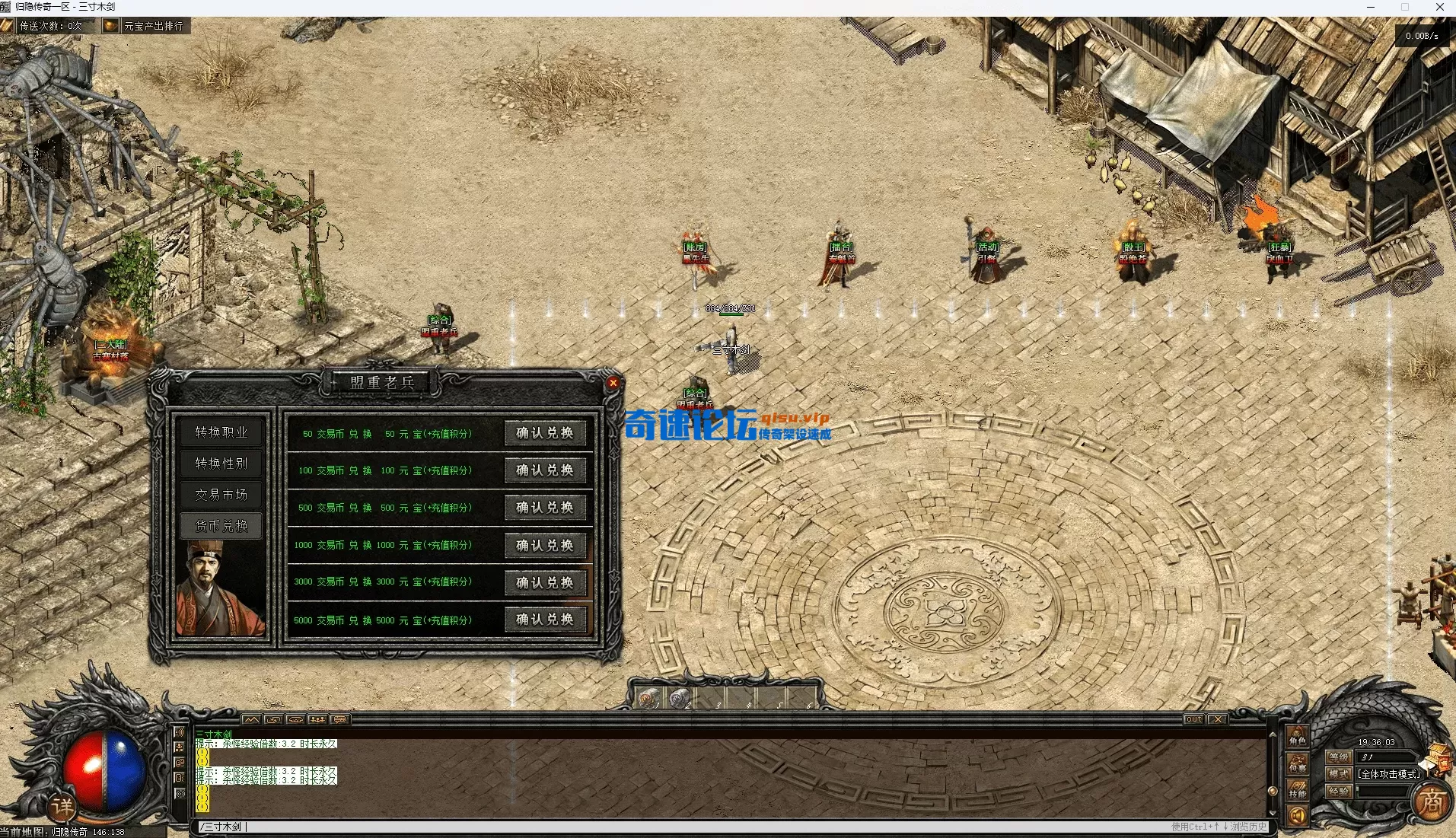The height and width of the screenshot is (838, 1456).
Task: Choose the 货币兑换 menu option
Action: 221,526
